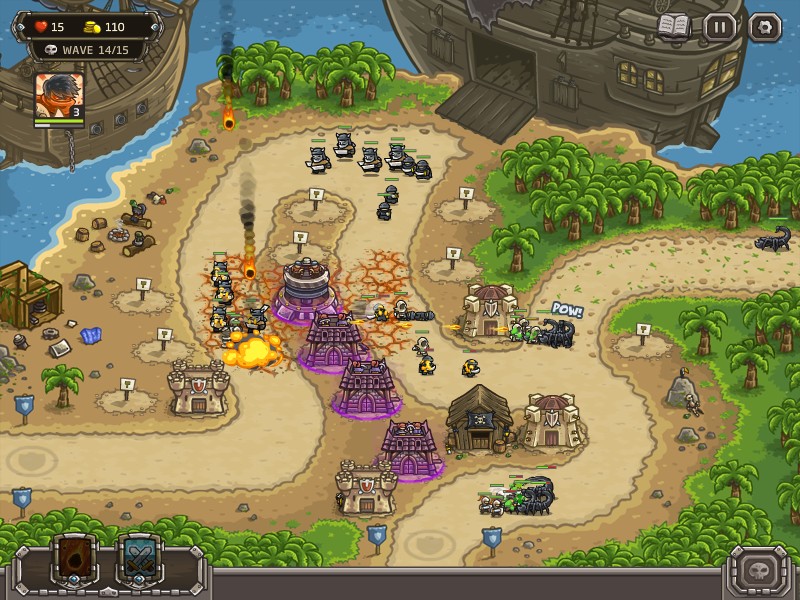Choose the crossed swords reinforcements ability

(x=141, y=560)
